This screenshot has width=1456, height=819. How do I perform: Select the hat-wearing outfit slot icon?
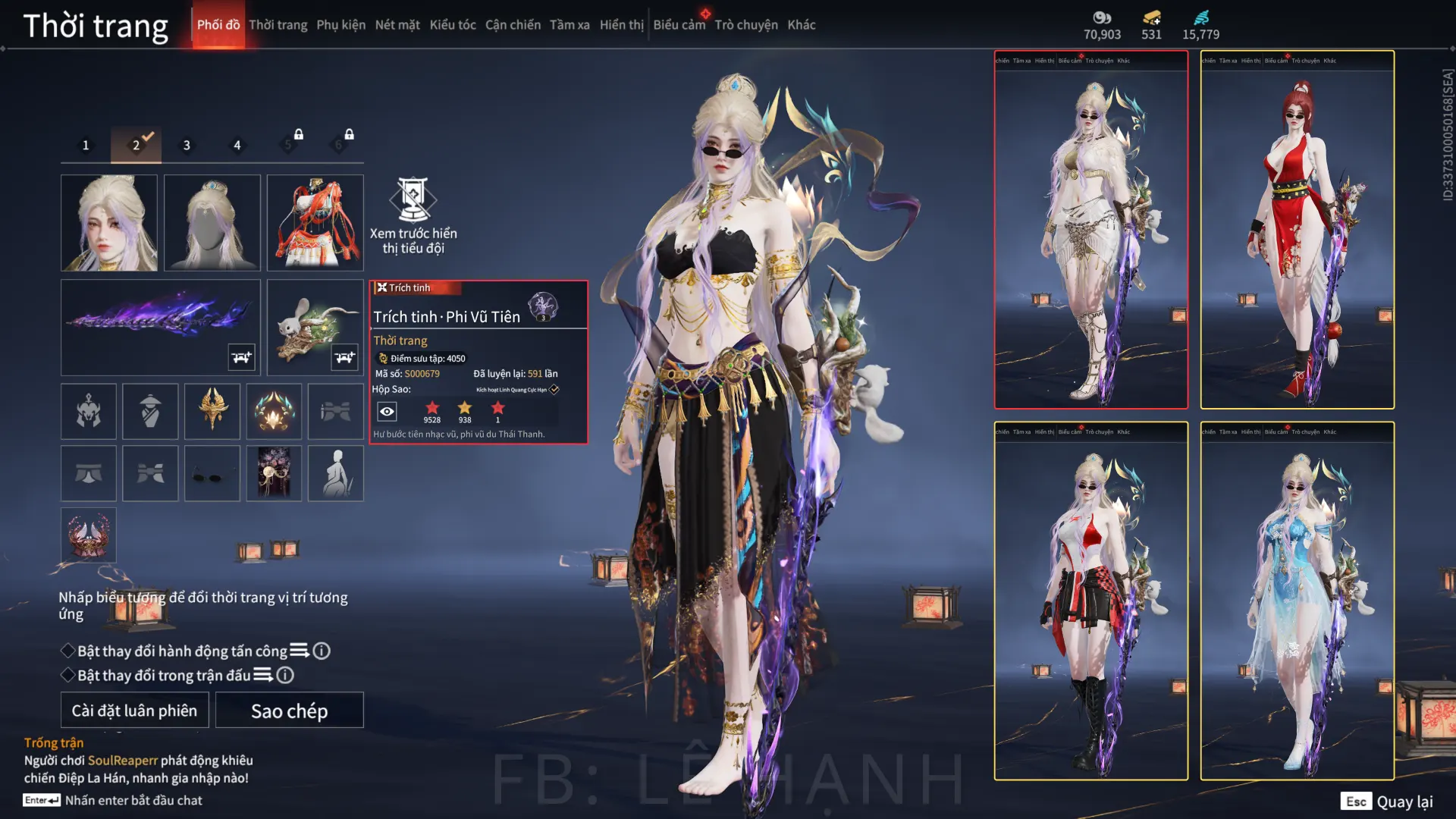pyautogui.click(x=150, y=412)
